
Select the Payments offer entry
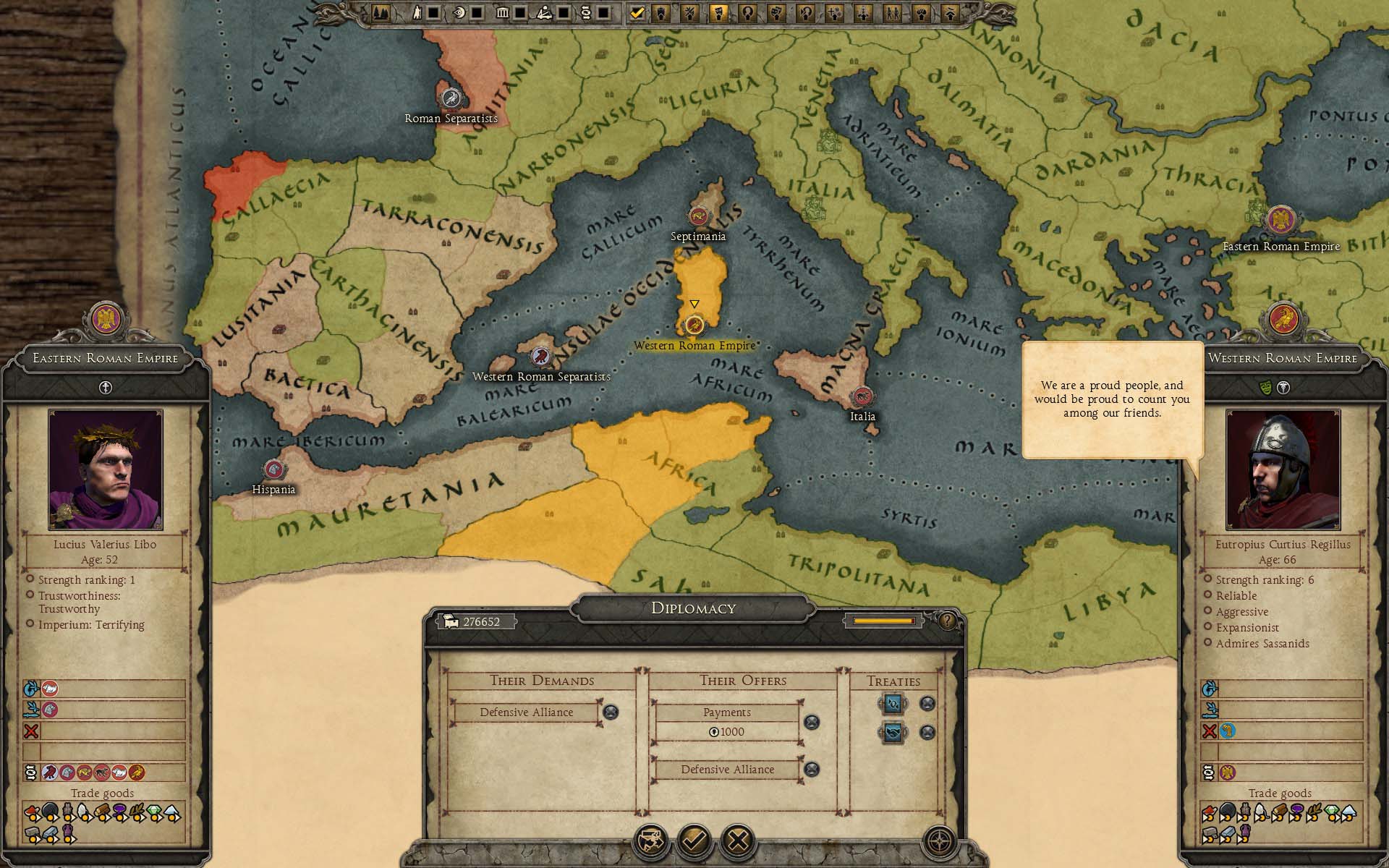[727, 712]
